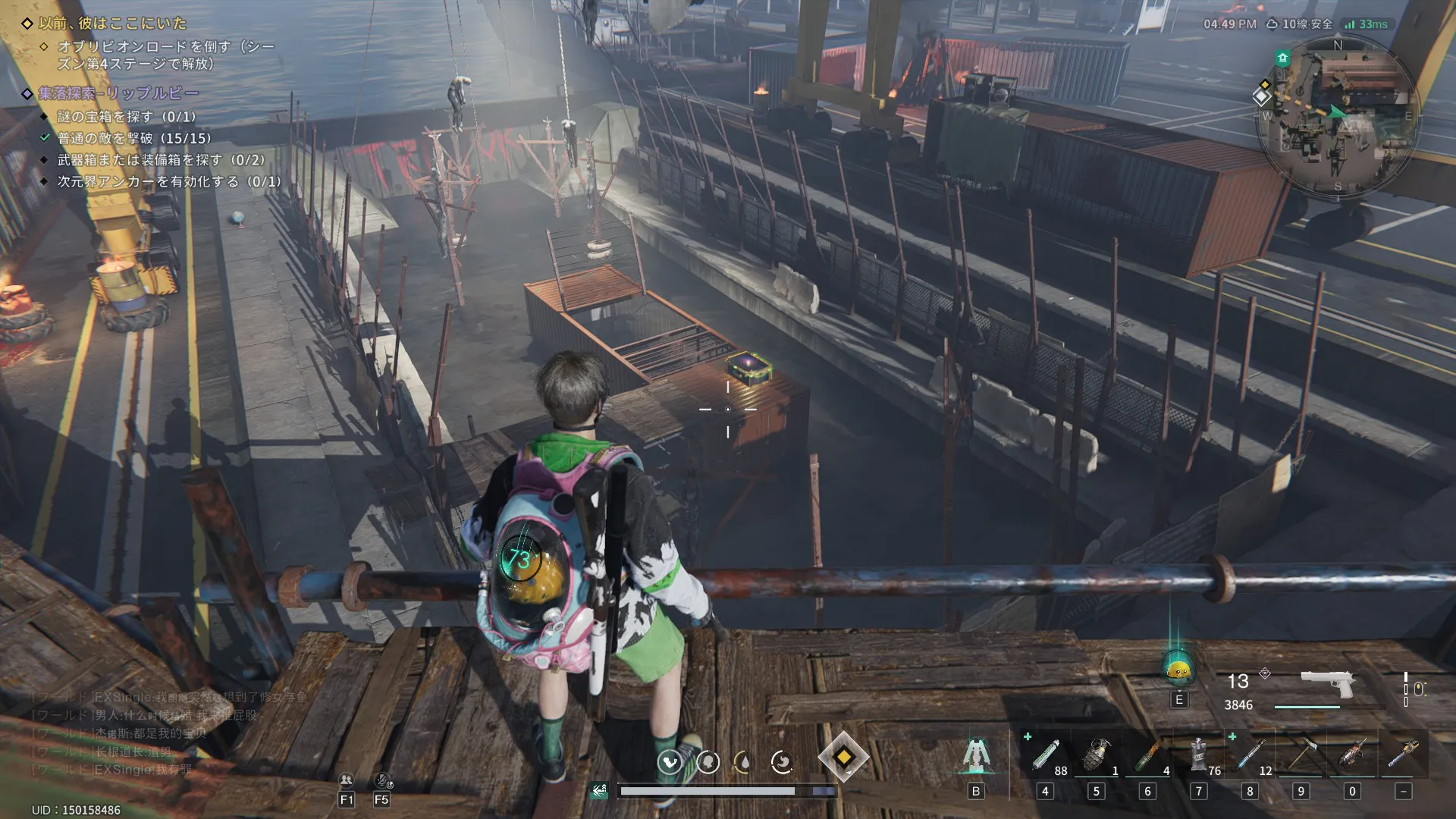Open the team members icon
The width and height of the screenshot is (1456, 819).
click(347, 780)
